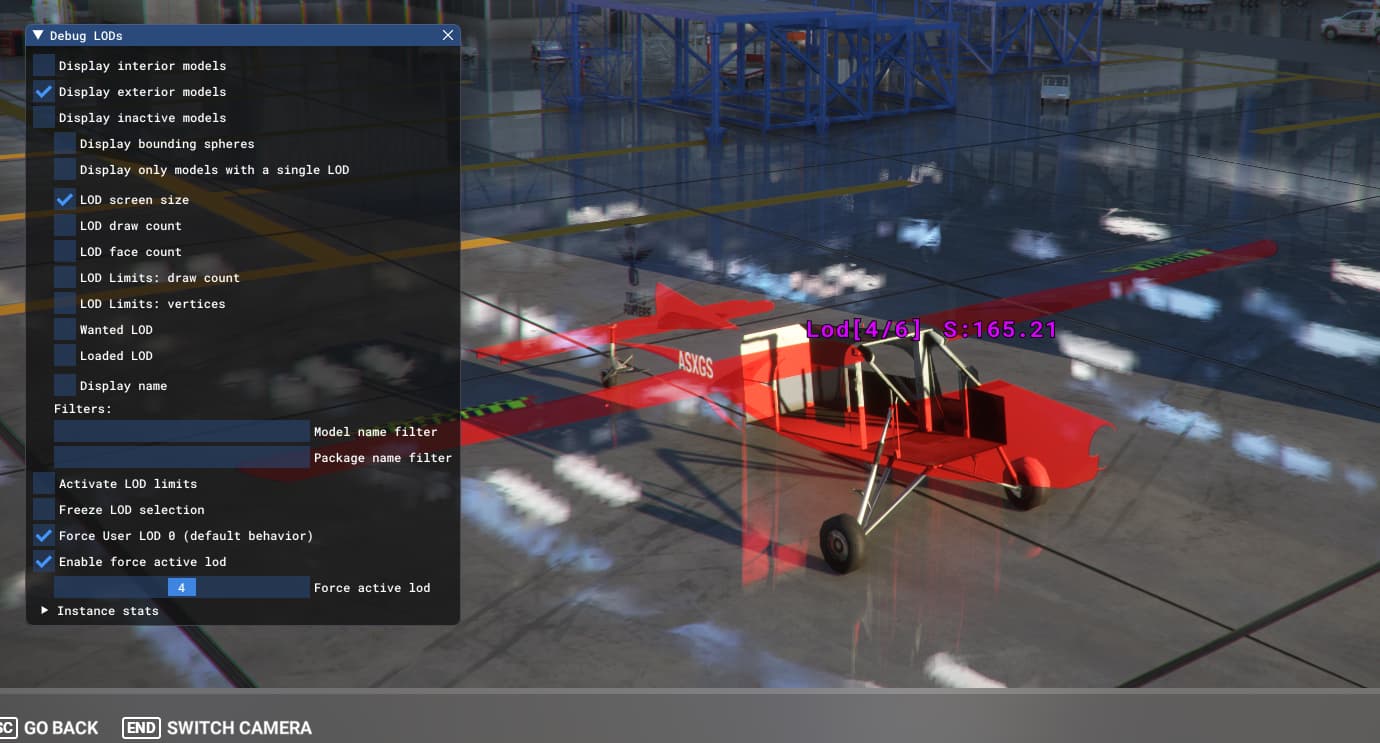Tick Freeze LOD selection
The height and width of the screenshot is (743, 1380).
click(x=44, y=510)
